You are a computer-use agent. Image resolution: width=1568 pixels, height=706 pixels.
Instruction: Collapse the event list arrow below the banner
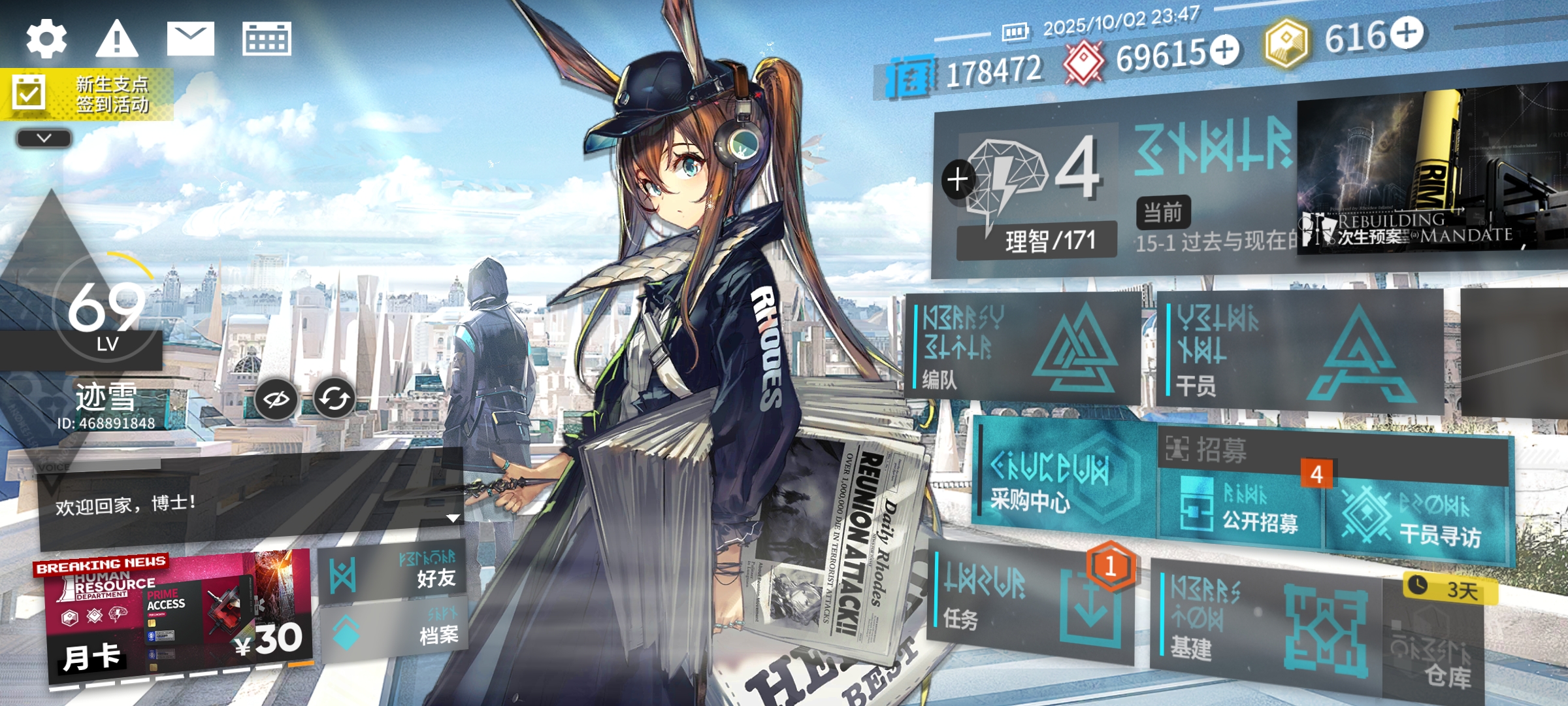[x=44, y=139]
